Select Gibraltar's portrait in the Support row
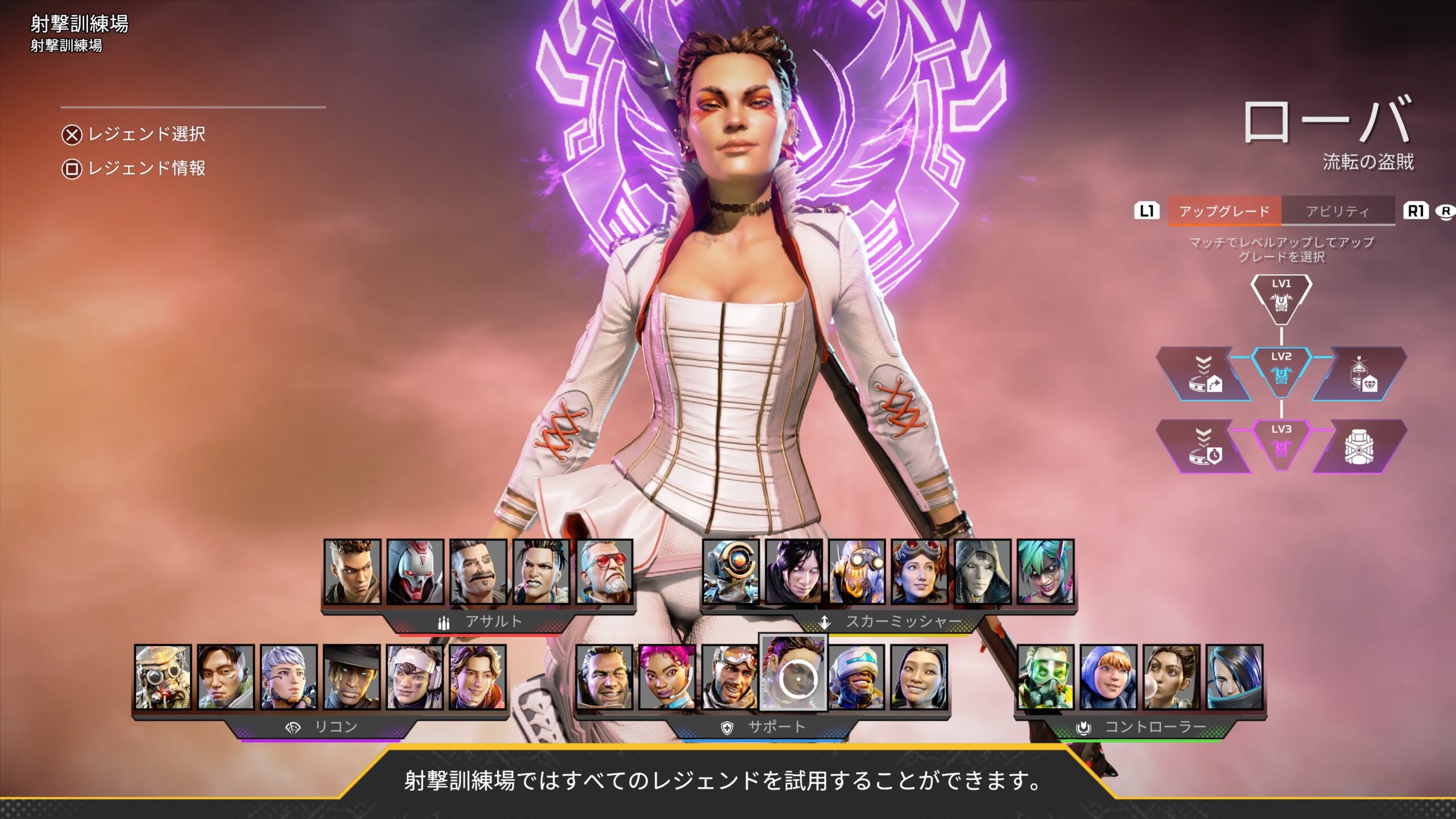This screenshot has width=1456, height=819. [604, 677]
